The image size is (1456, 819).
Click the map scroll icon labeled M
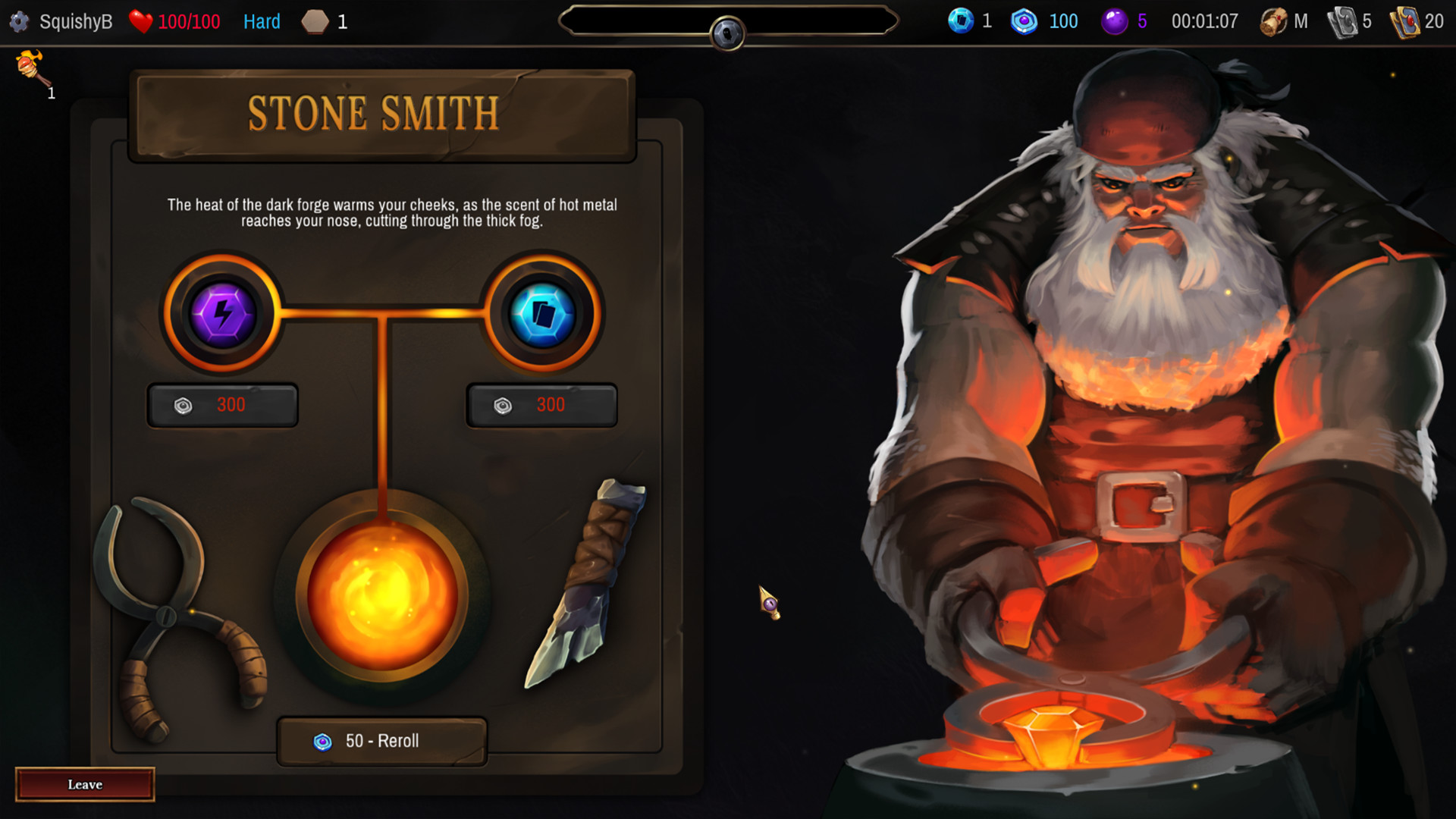point(1274,21)
